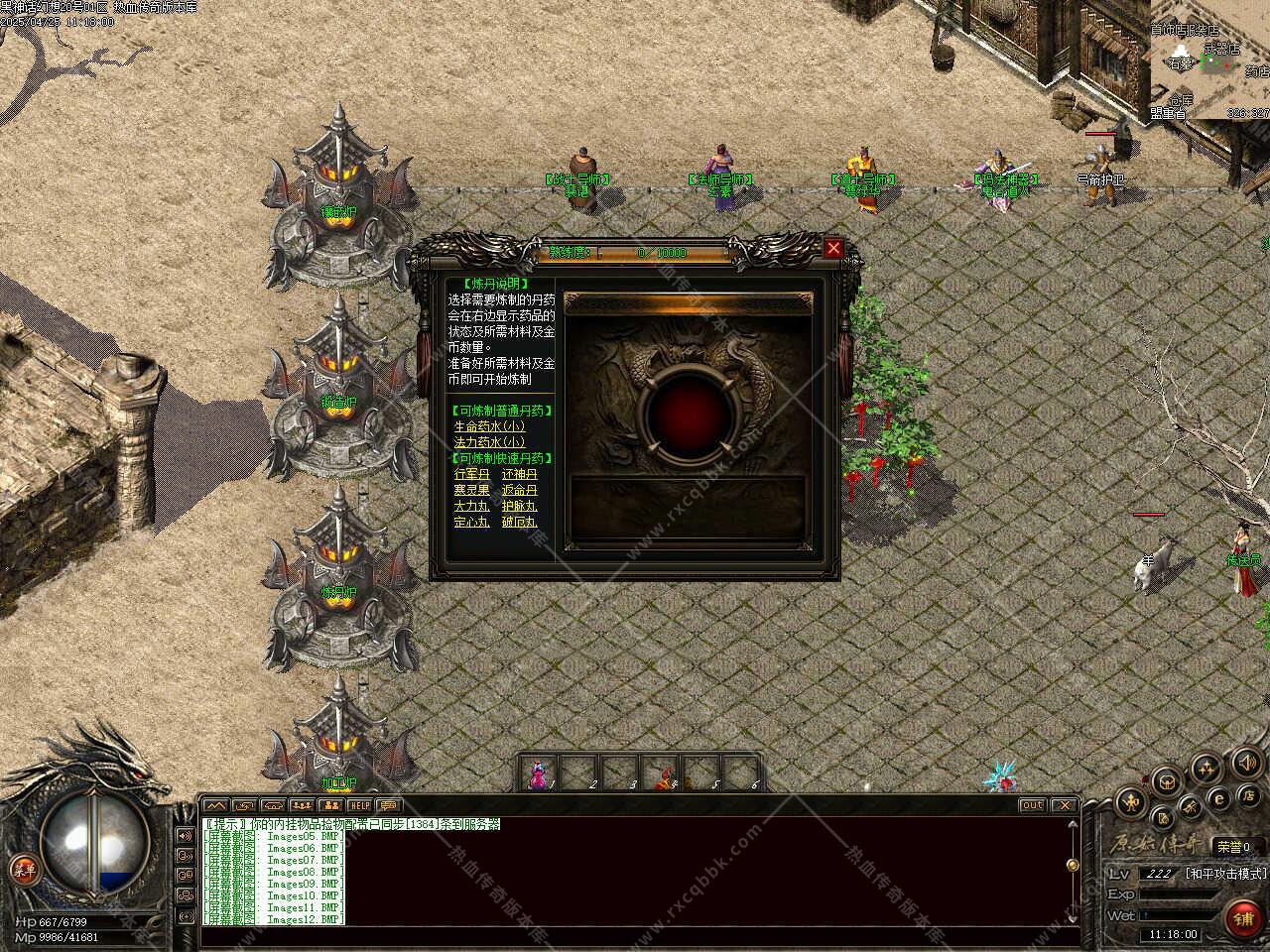Close the chat panel with its X

[1064, 805]
